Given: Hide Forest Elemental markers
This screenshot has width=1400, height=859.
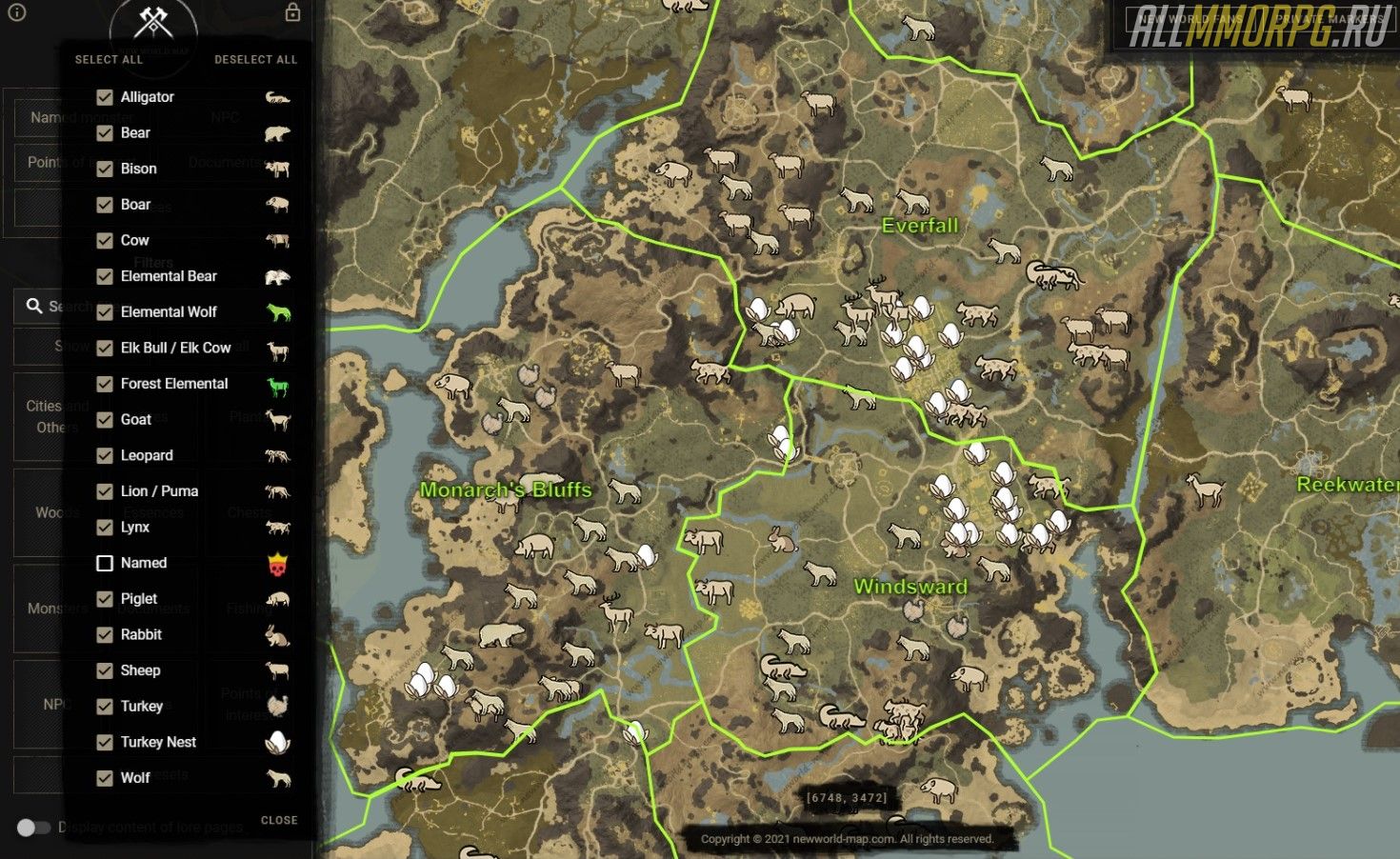Looking at the screenshot, I should tap(105, 384).
